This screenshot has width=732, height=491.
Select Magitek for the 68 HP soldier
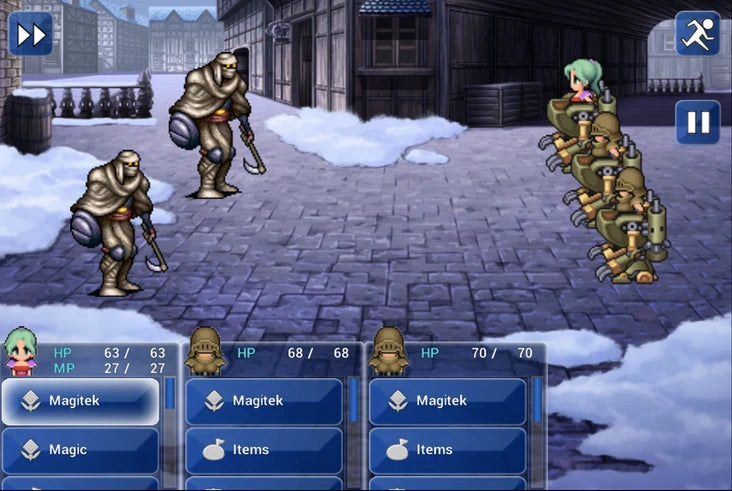pyautogui.click(x=264, y=401)
